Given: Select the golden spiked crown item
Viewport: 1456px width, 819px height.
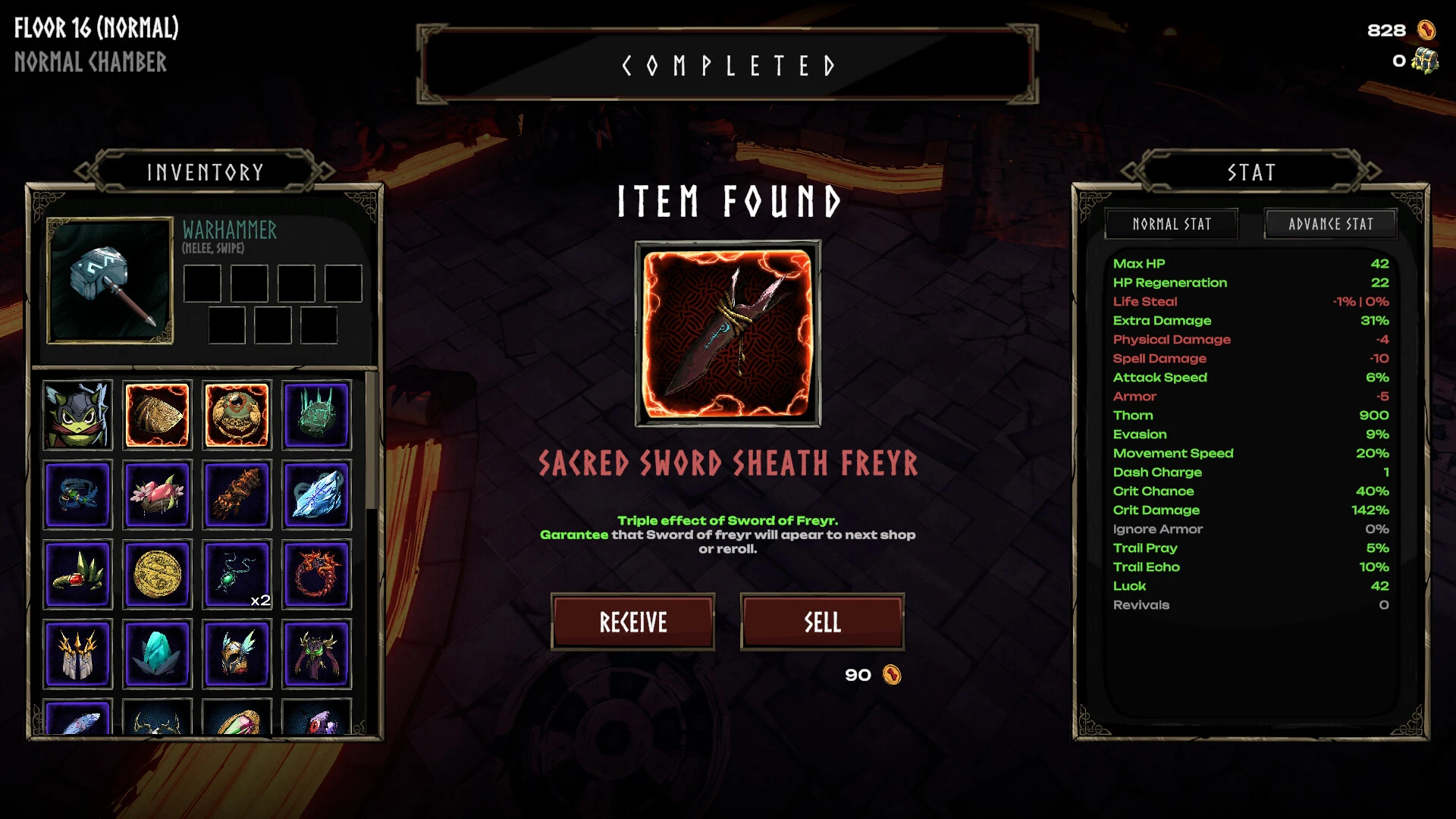Looking at the screenshot, I should tap(77, 654).
